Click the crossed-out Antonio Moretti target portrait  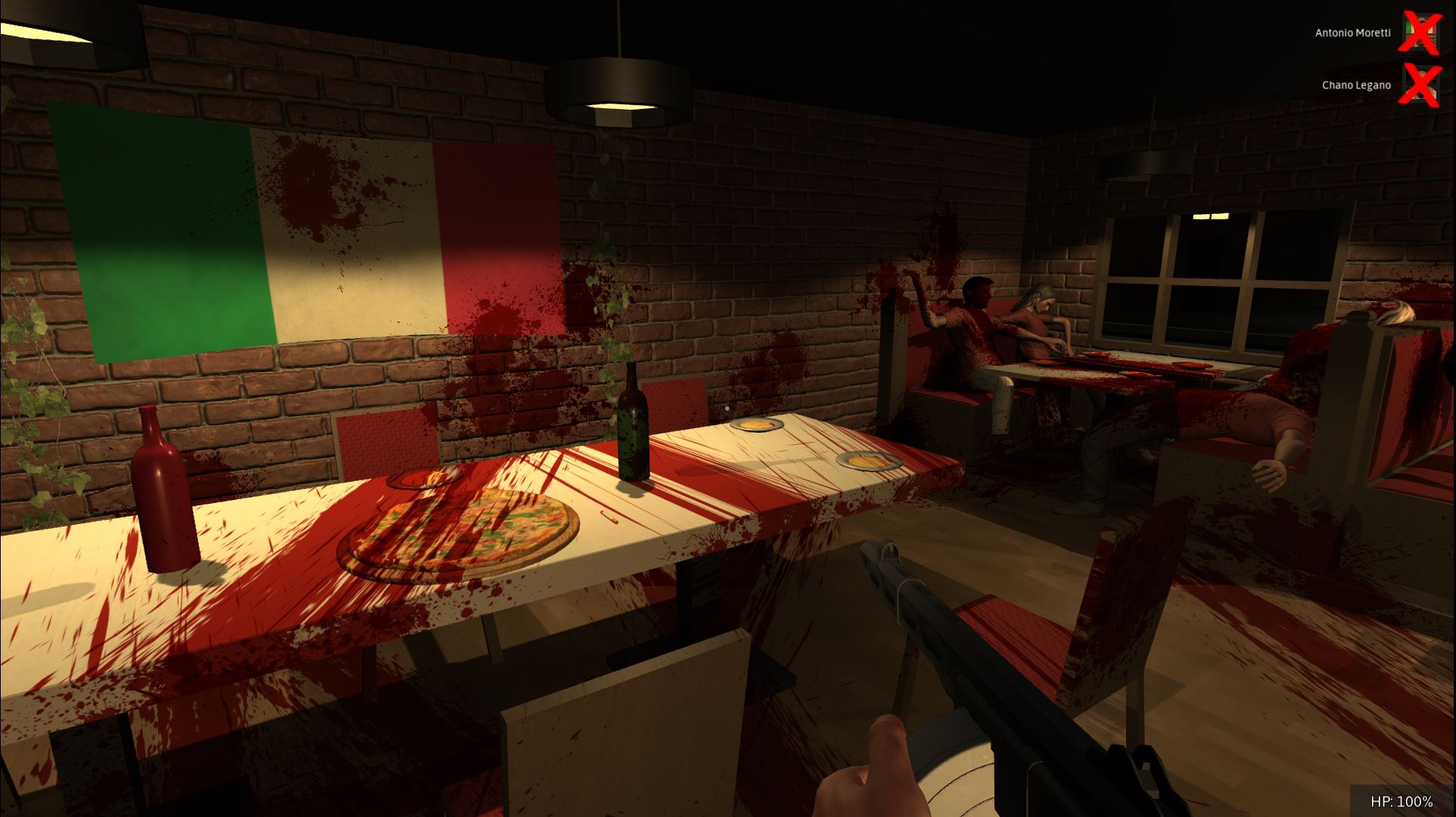[x=1421, y=32]
